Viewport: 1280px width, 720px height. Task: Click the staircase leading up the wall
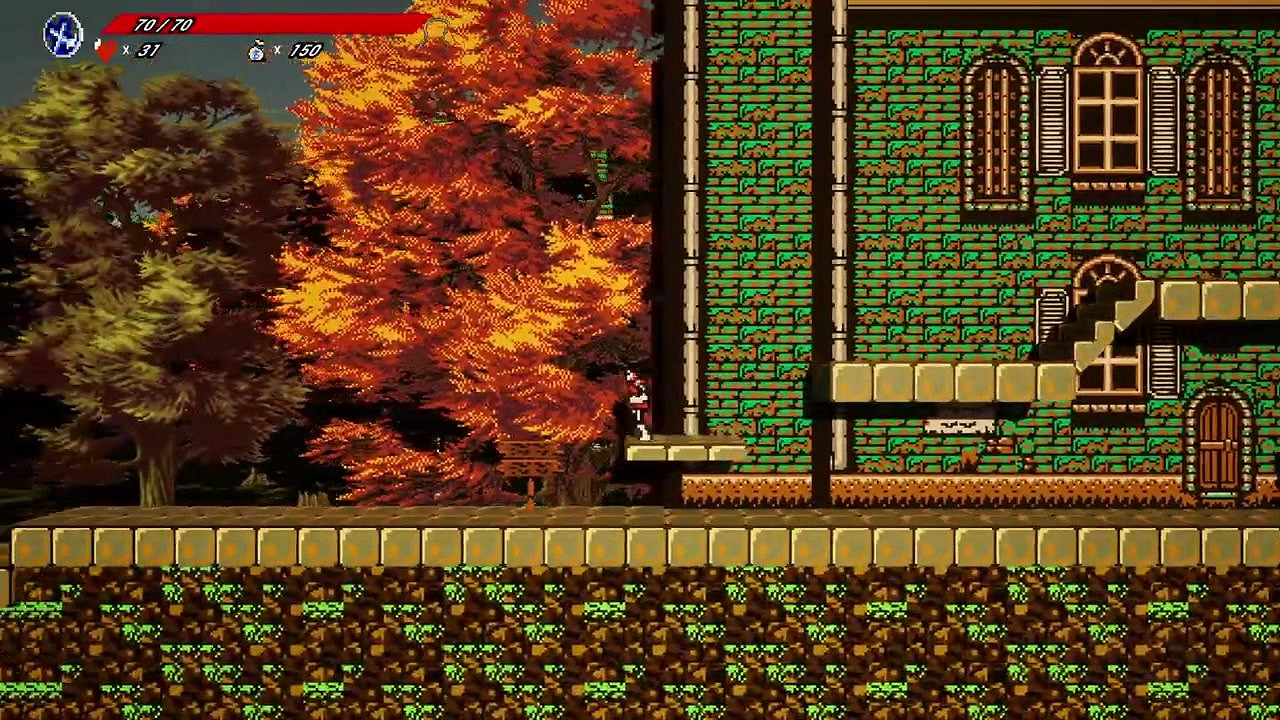click(1110, 320)
